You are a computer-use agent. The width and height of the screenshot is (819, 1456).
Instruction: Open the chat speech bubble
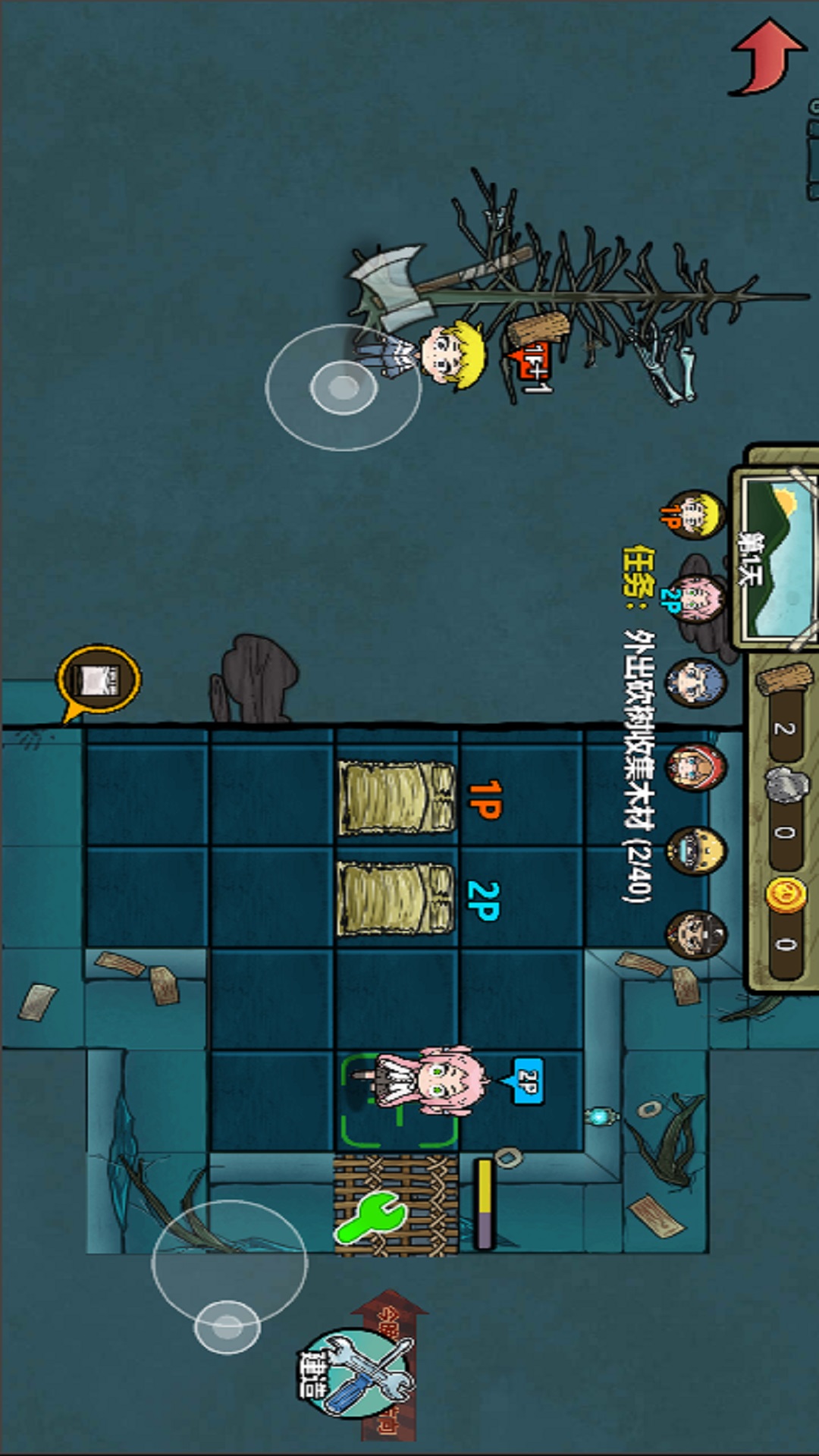(99, 680)
